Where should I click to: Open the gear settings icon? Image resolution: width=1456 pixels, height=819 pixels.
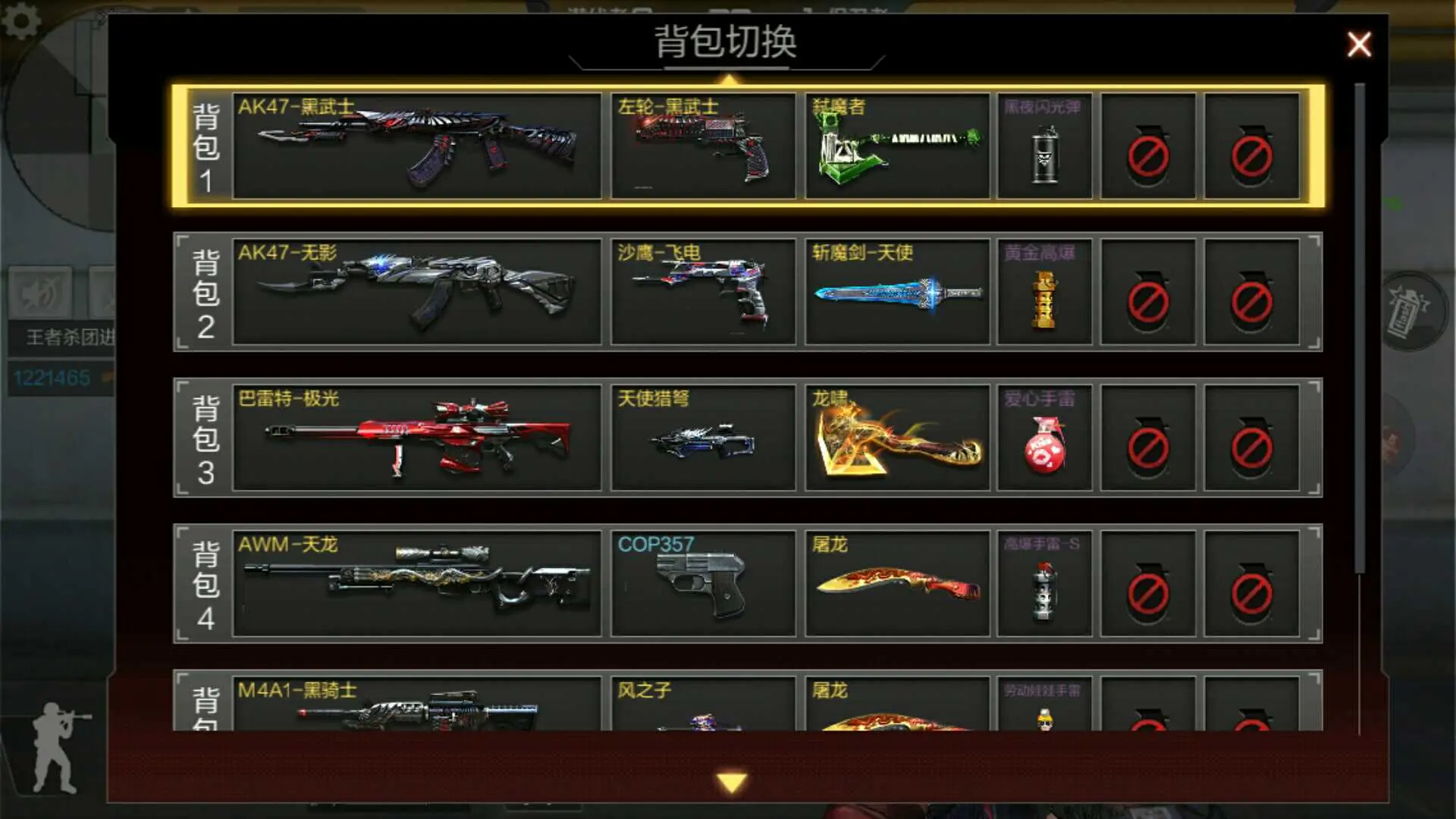click(x=21, y=20)
